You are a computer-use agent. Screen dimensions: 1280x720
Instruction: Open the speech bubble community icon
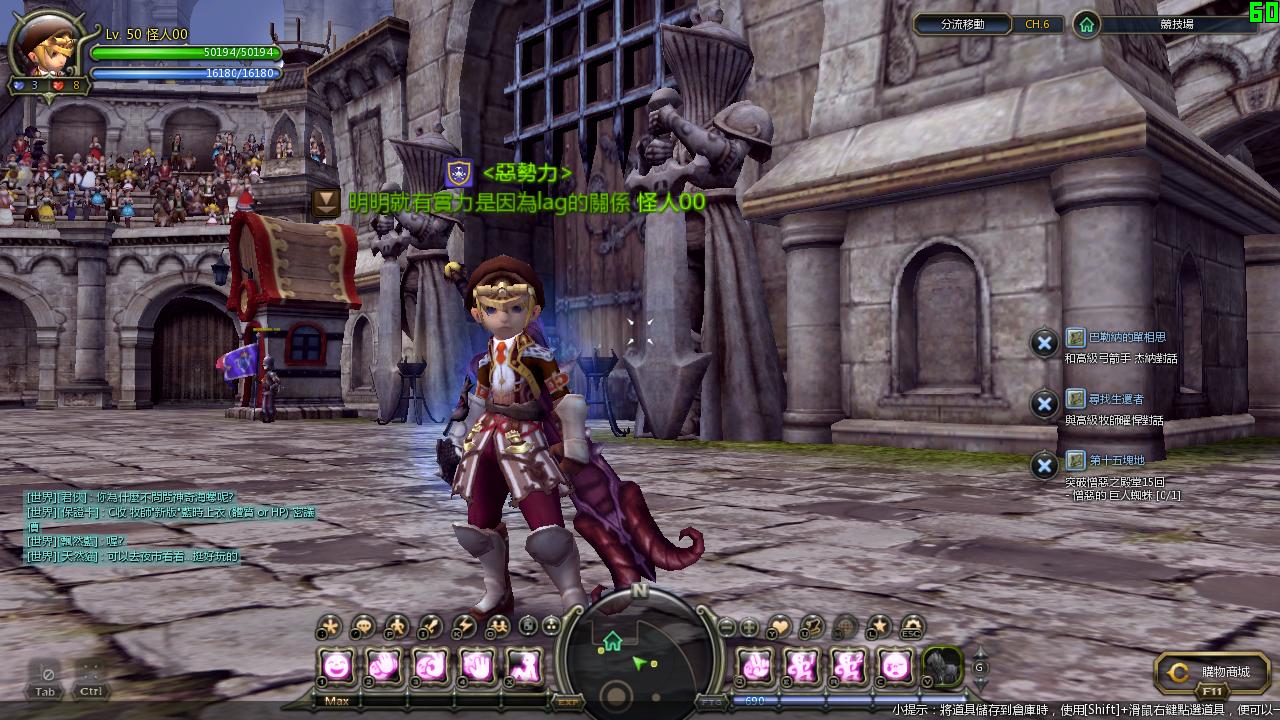tap(363, 627)
